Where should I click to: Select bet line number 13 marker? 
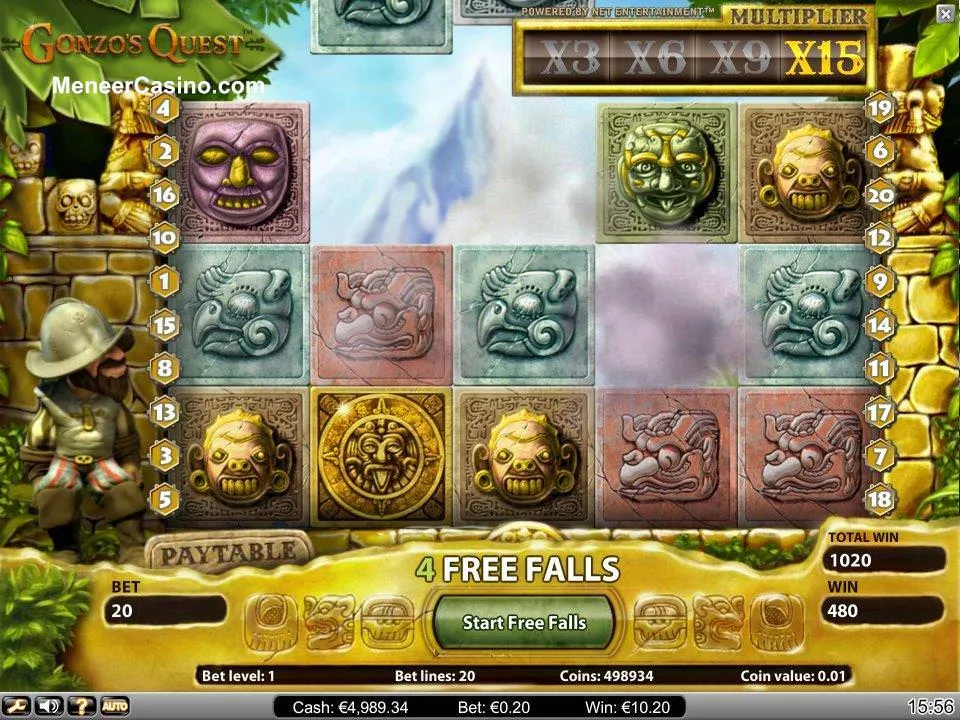[x=164, y=412]
